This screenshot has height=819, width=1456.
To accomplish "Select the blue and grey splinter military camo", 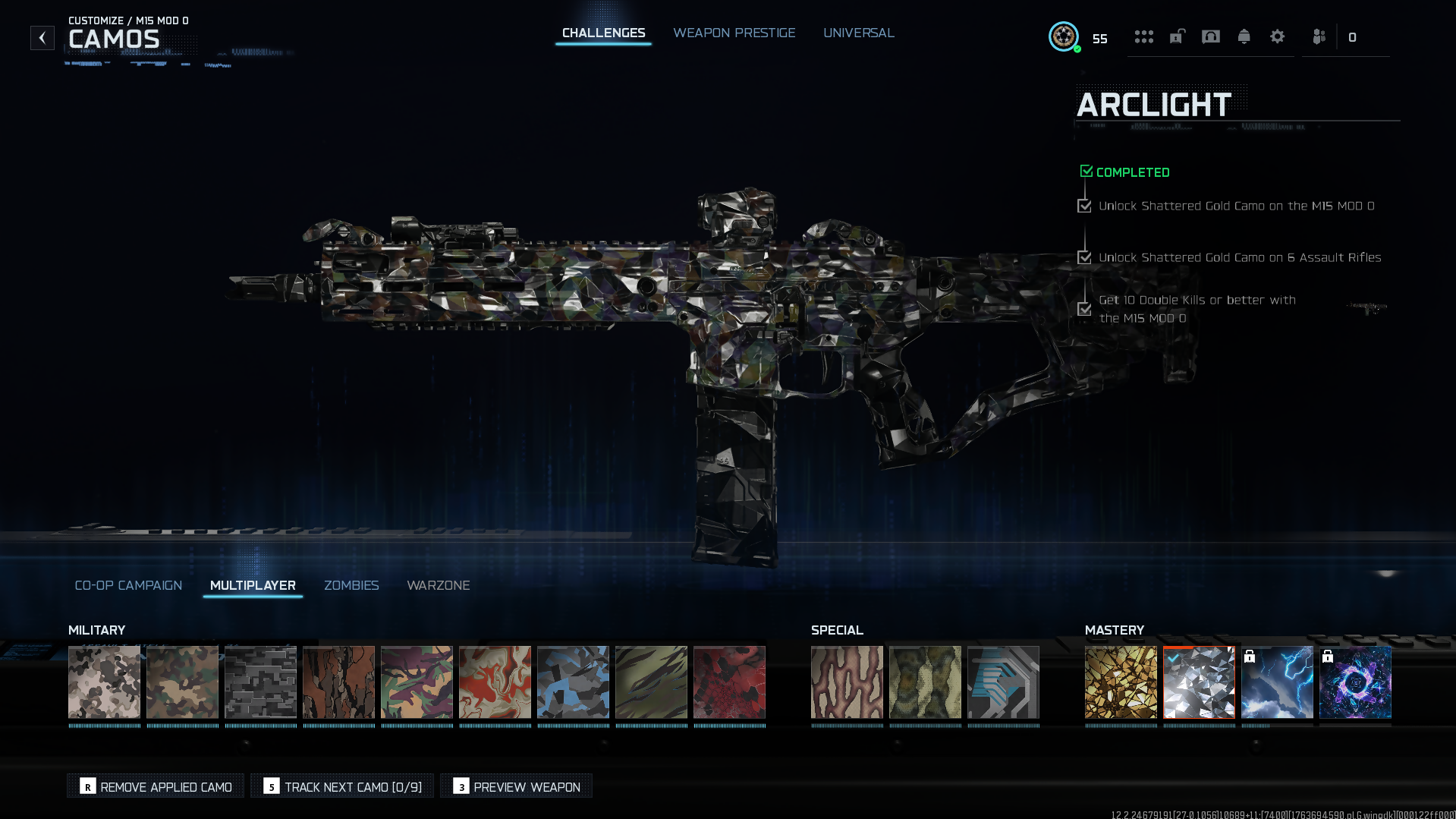I will pos(573,682).
